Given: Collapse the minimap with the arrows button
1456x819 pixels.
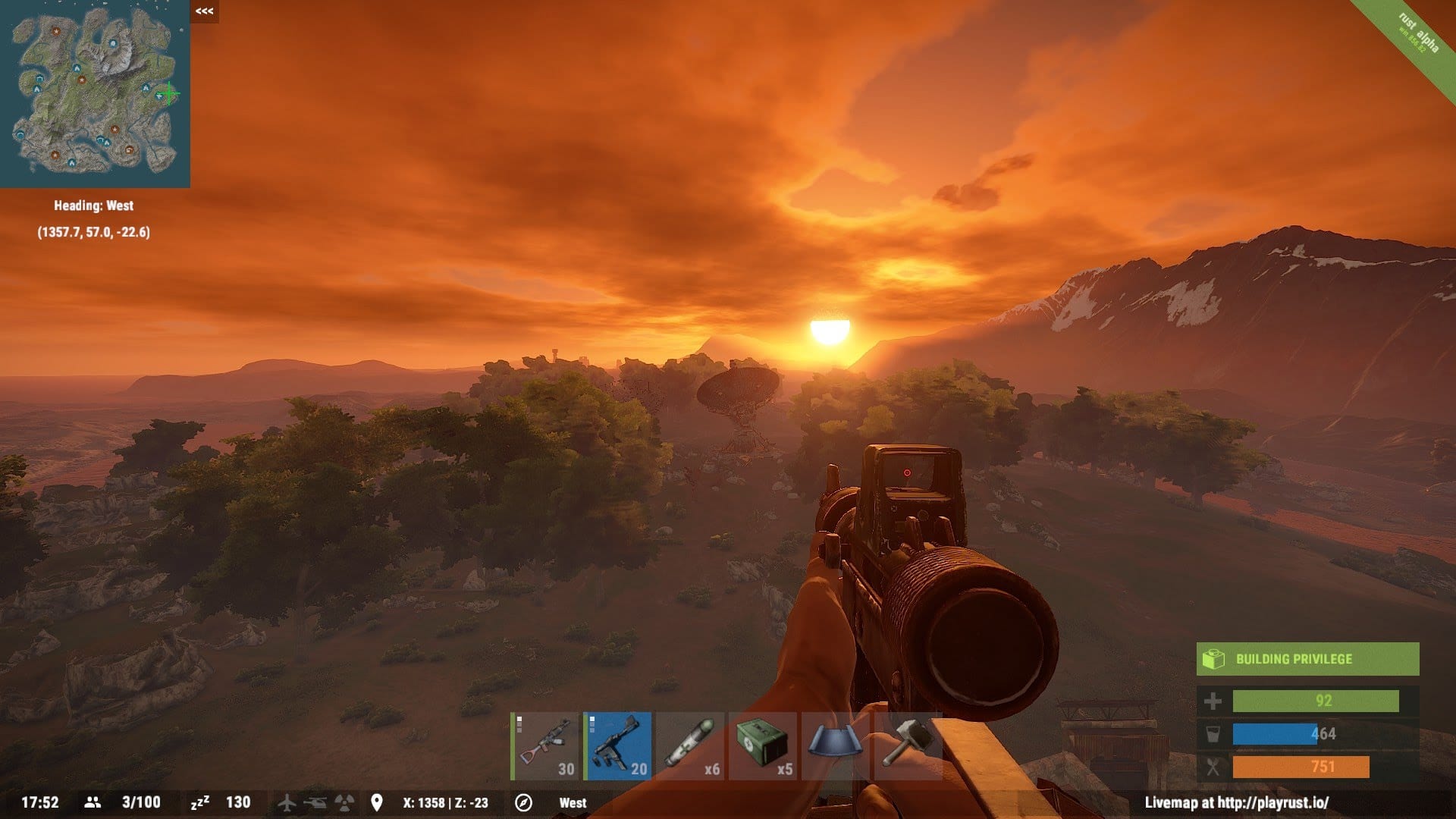Looking at the screenshot, I should pyautogui.click(x=204, y=11).
